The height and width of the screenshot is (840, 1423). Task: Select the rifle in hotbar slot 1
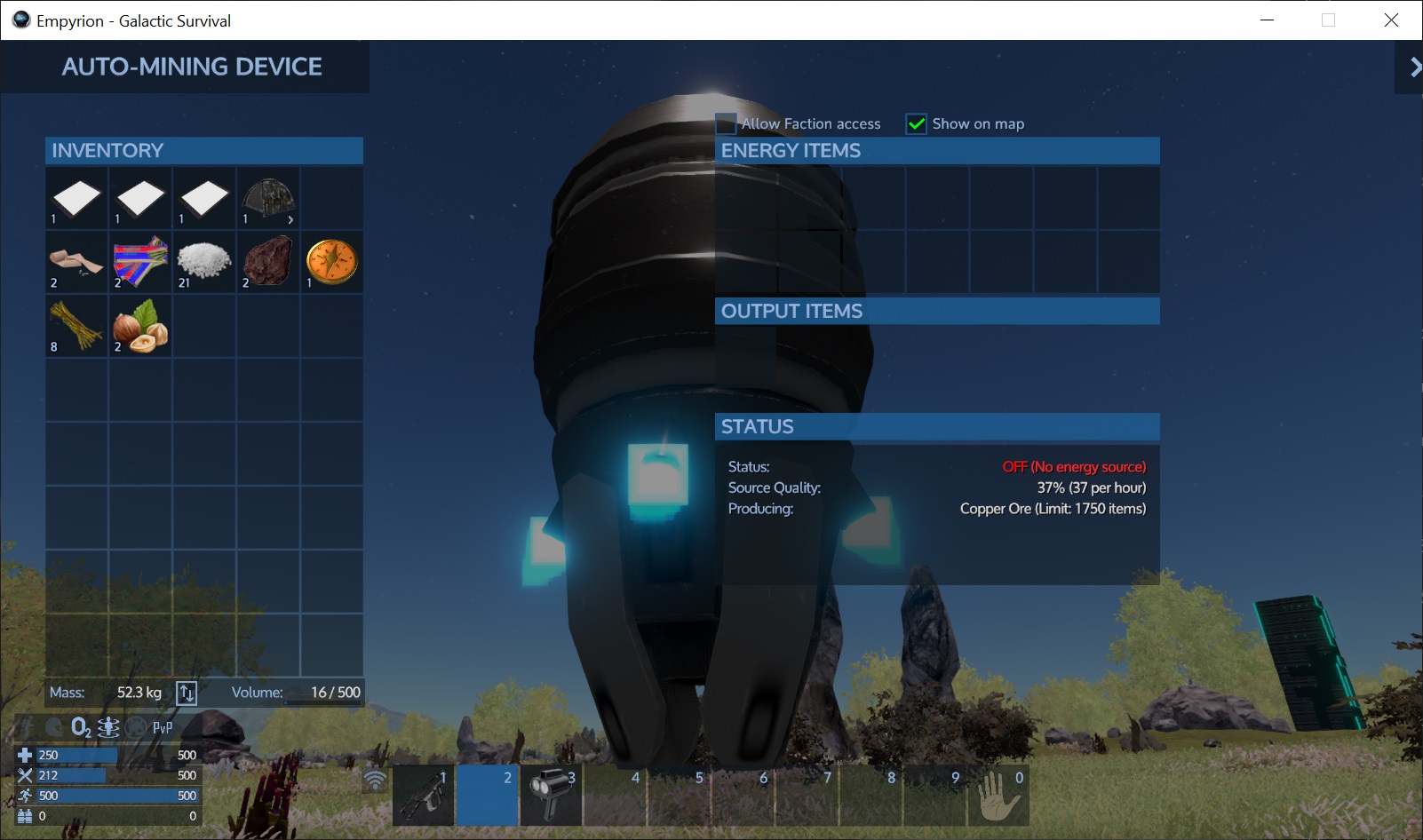[424, 796]
